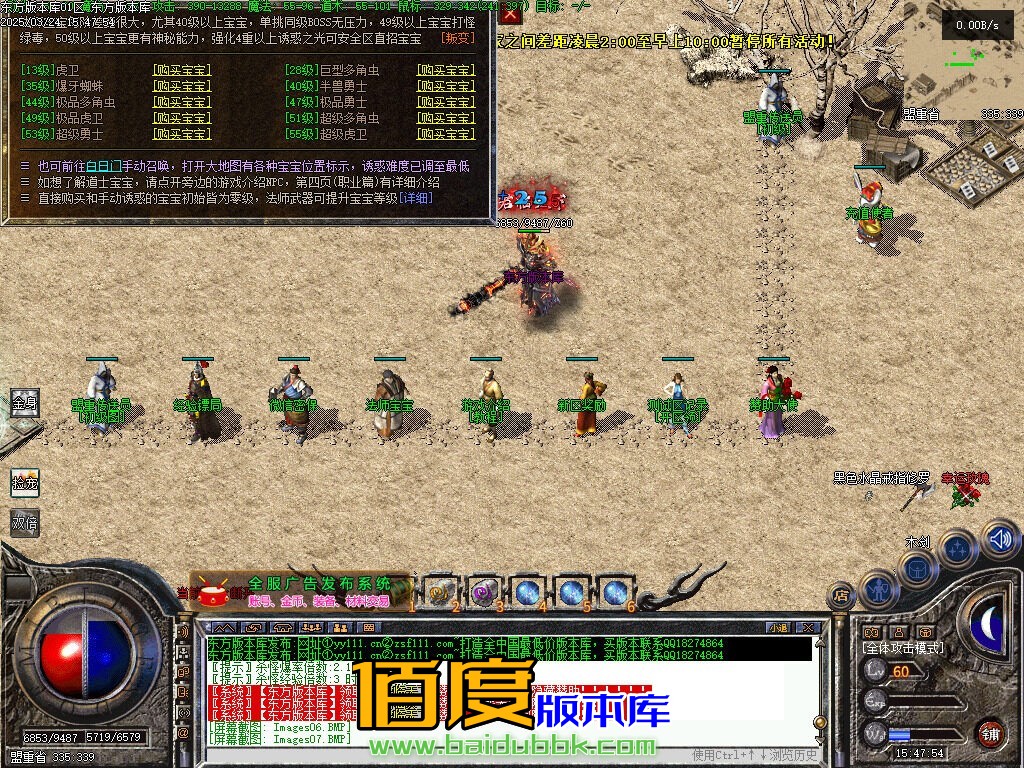The width and height of the screenshot is (1024, 768).
Task: Open the red 铺 stall button
Action: coord(990,733)
